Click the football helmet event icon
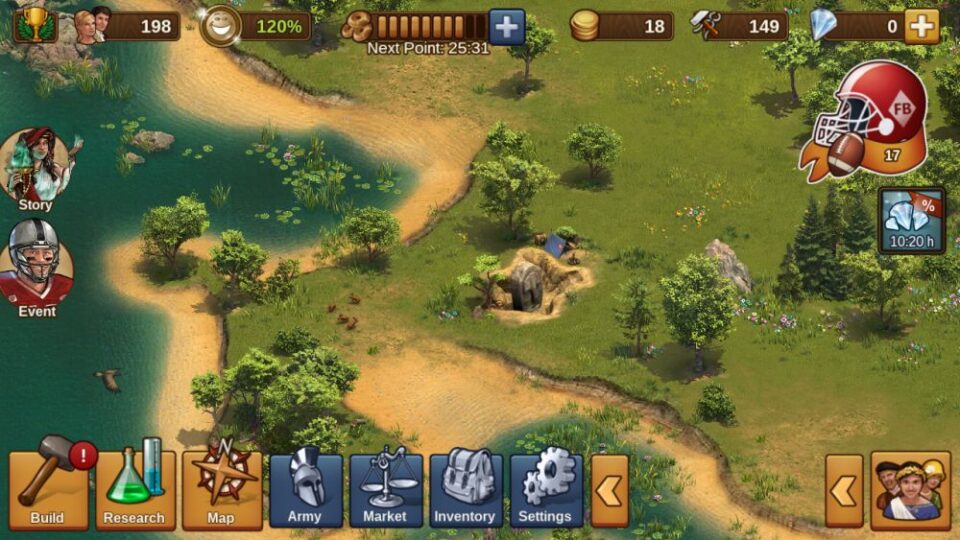This screenshot has height=540, width=960. pyautogui.click(x=868, y=115)
